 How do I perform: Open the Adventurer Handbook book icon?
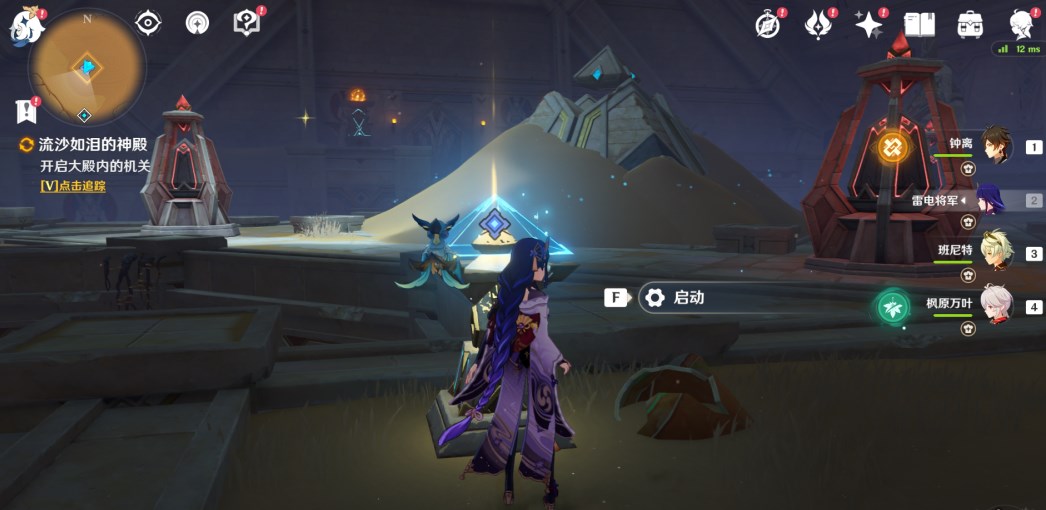pyautogui.click(x=919, y=25)
